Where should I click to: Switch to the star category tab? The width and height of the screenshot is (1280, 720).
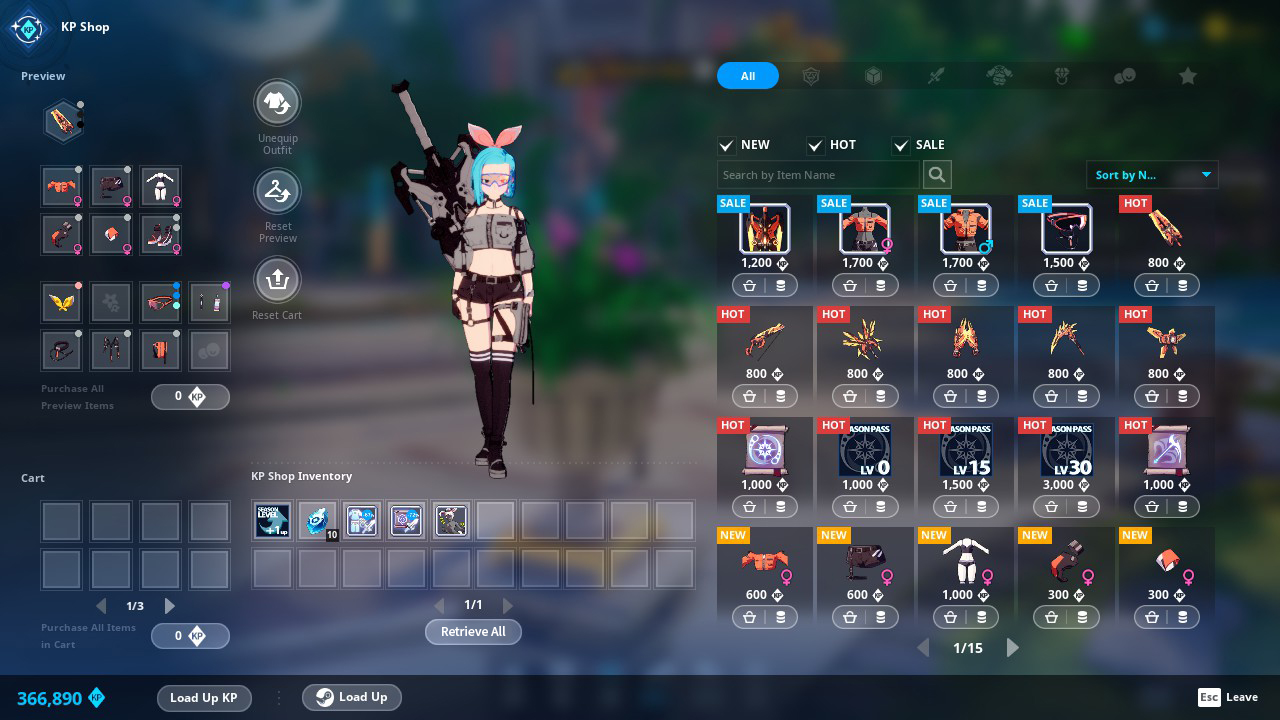tap(1187, 76)
